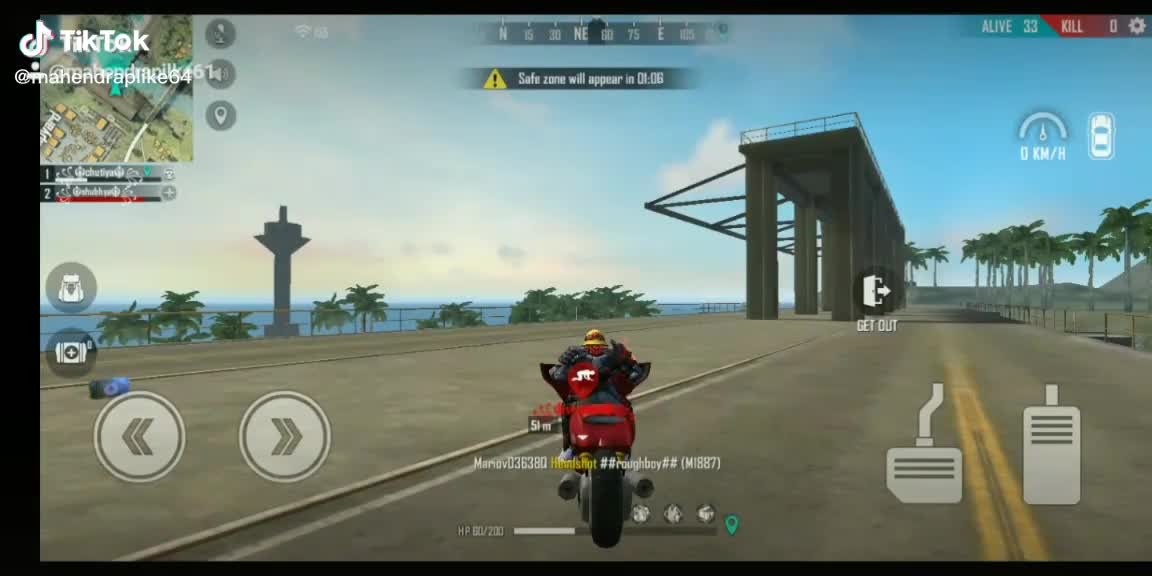Tap the green pin beside HP bar
1152x576 pixels.
[x=731, y=524]
